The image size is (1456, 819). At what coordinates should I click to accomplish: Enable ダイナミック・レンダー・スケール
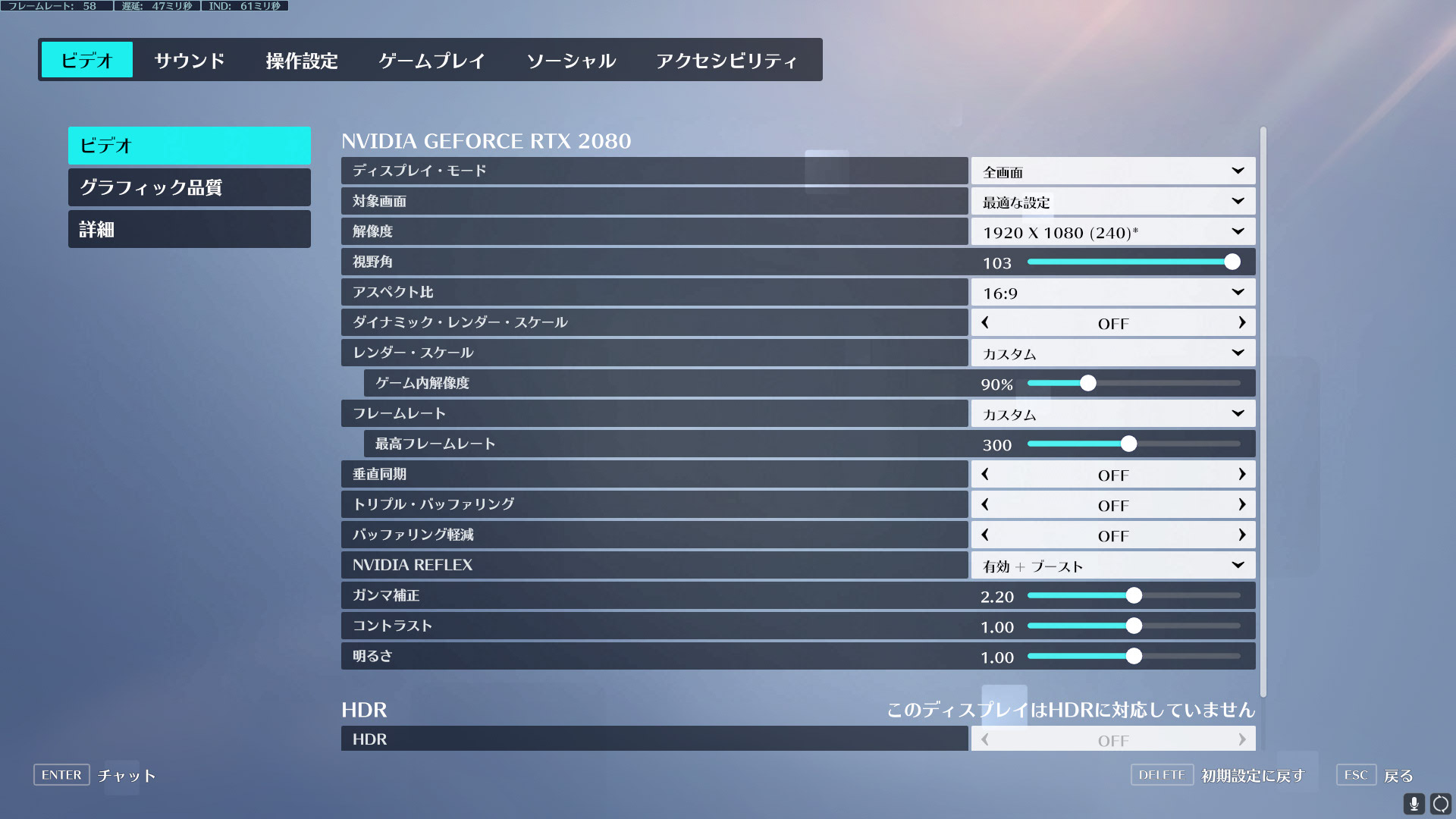point(1242,322)
